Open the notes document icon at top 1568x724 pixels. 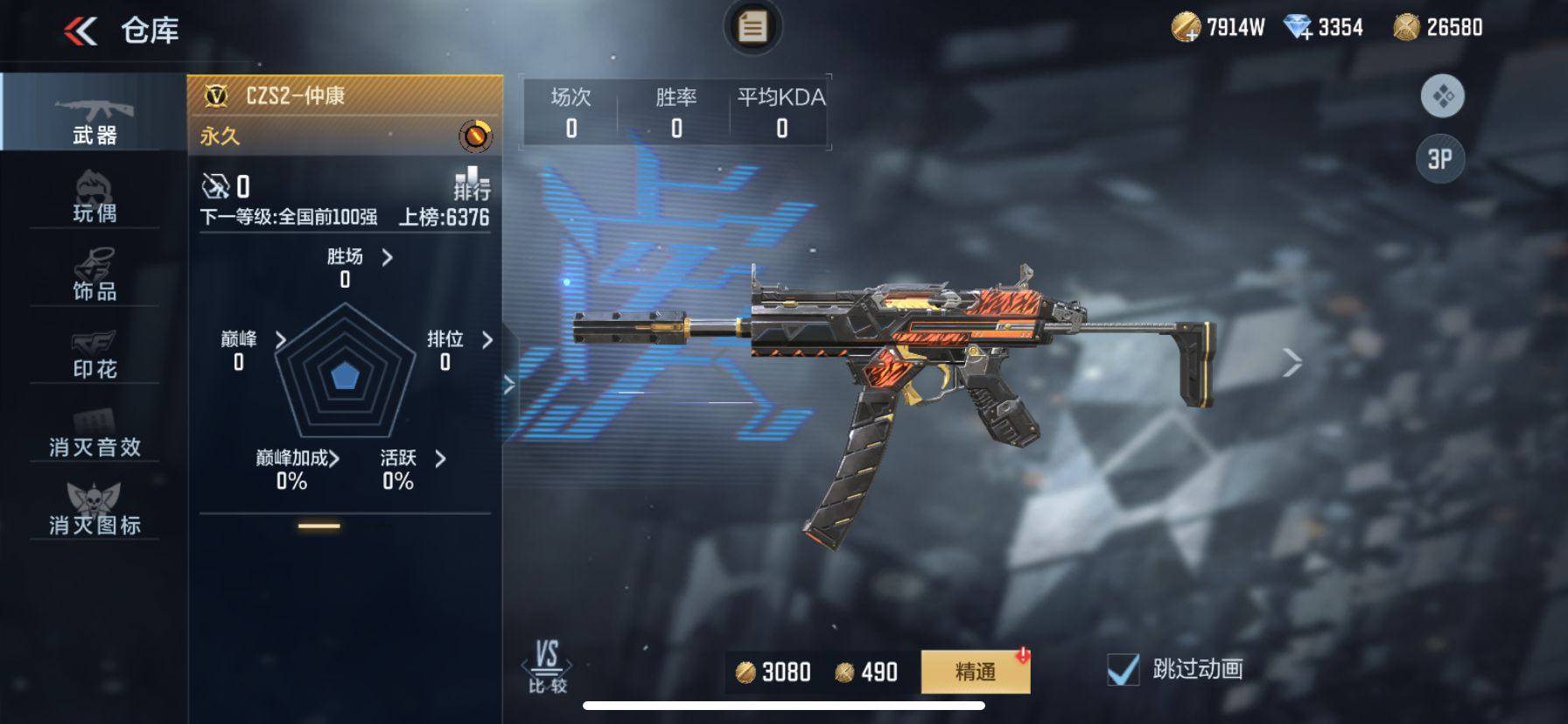752,27
